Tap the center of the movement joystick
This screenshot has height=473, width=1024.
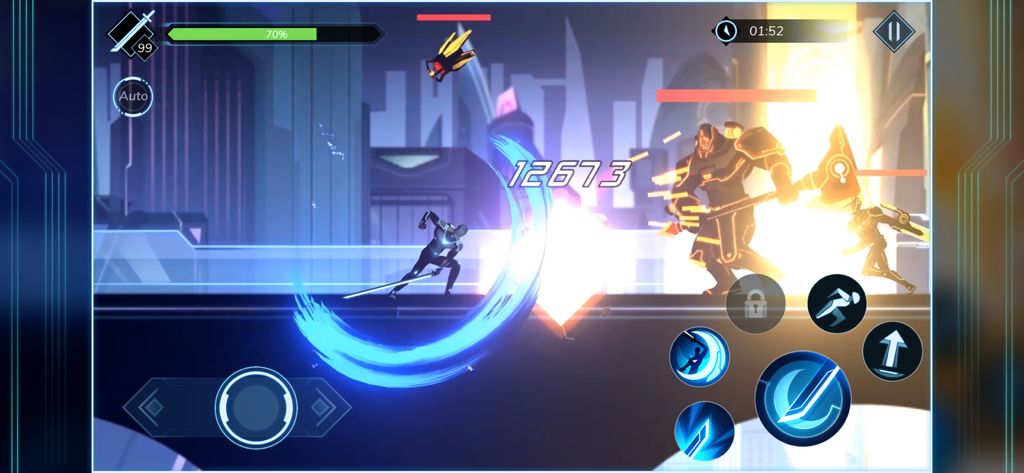pyautogui.click(x=256, y=407)
